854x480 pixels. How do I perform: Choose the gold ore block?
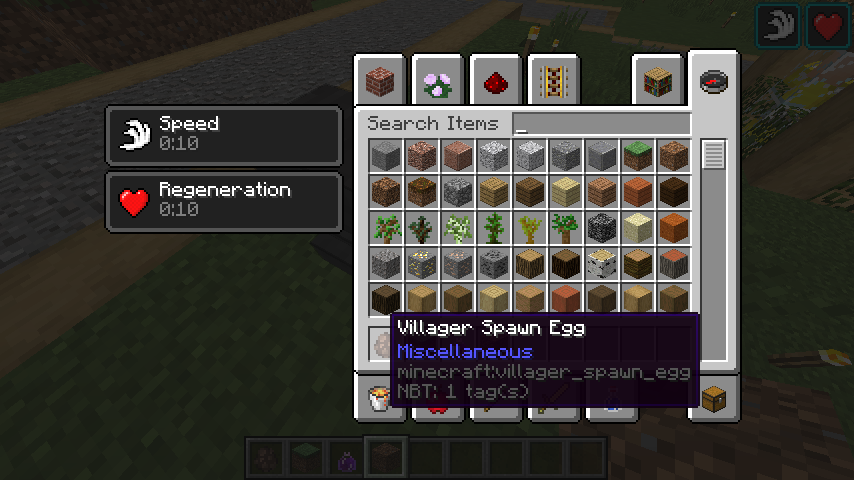[422, 263]
